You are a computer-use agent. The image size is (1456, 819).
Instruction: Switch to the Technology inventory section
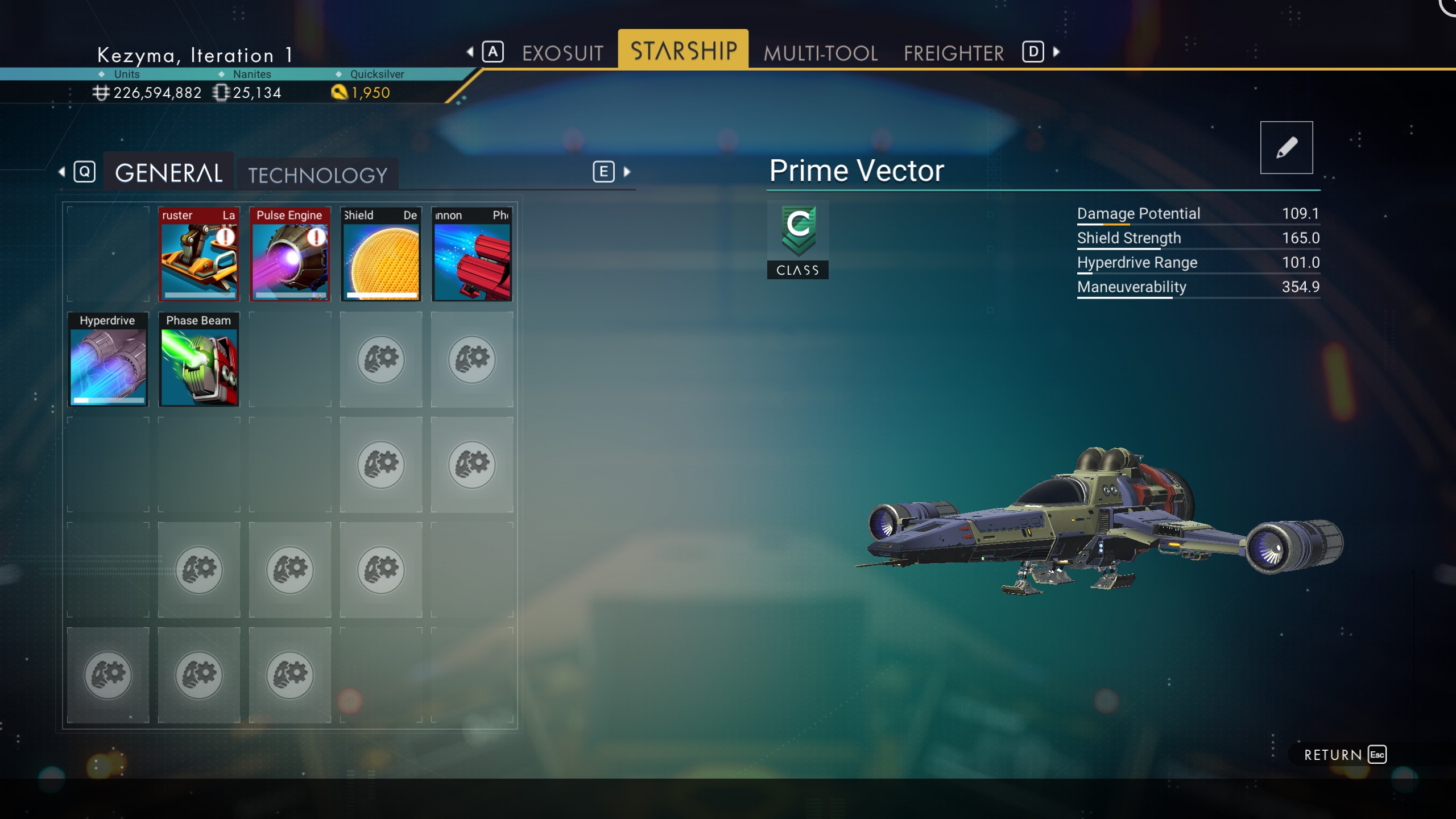(x=317, y=175)
